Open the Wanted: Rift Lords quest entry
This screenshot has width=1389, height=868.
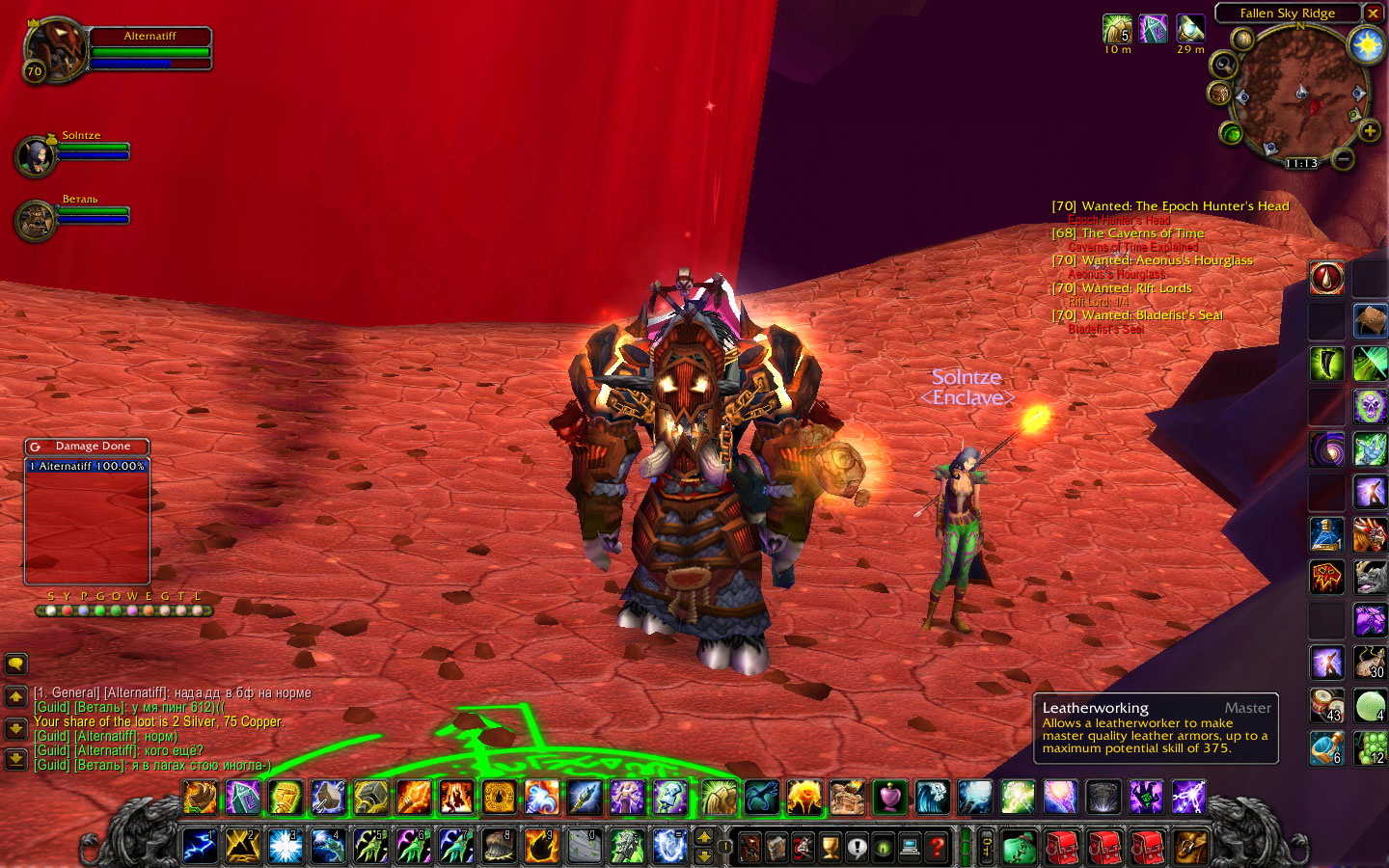click(x=1136, y=288)
